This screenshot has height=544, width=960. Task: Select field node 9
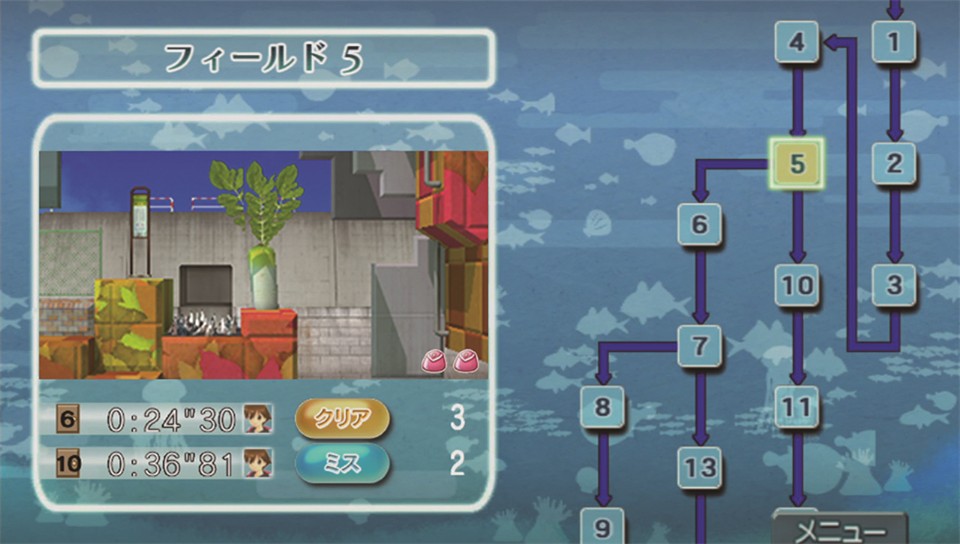point(602,525)
